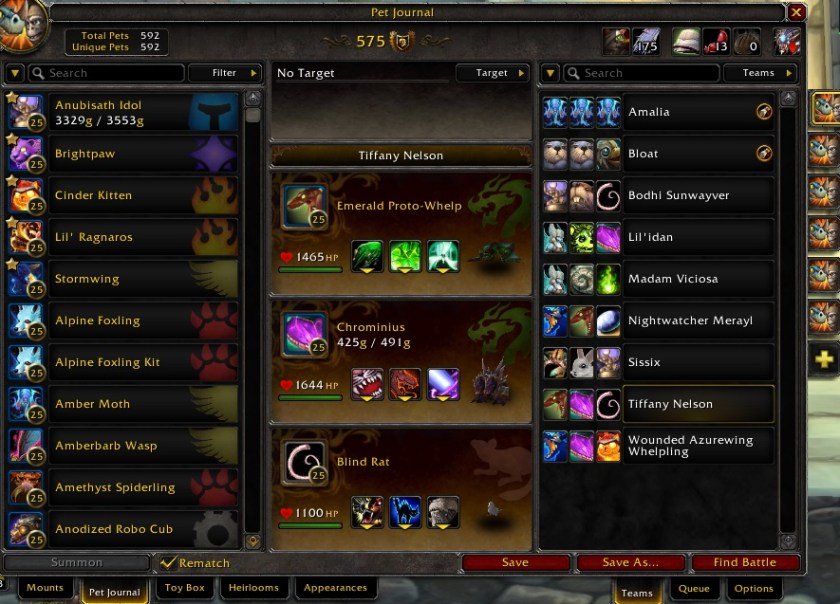This screenshot has width=840, height=604.
Task: Switch to the Toy Box tab
Action: pos(183,589)
